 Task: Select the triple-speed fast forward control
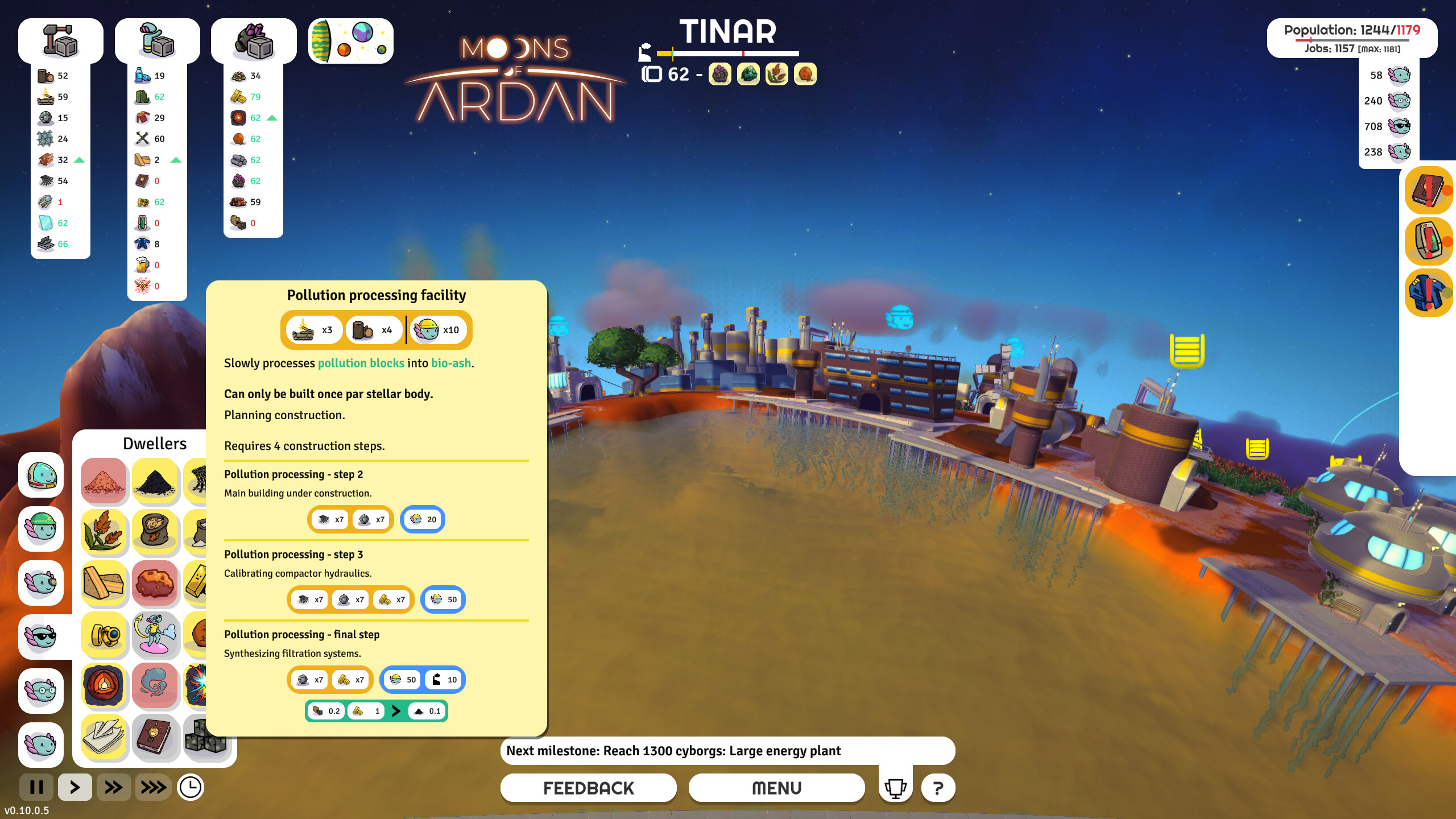coord(152,788)
